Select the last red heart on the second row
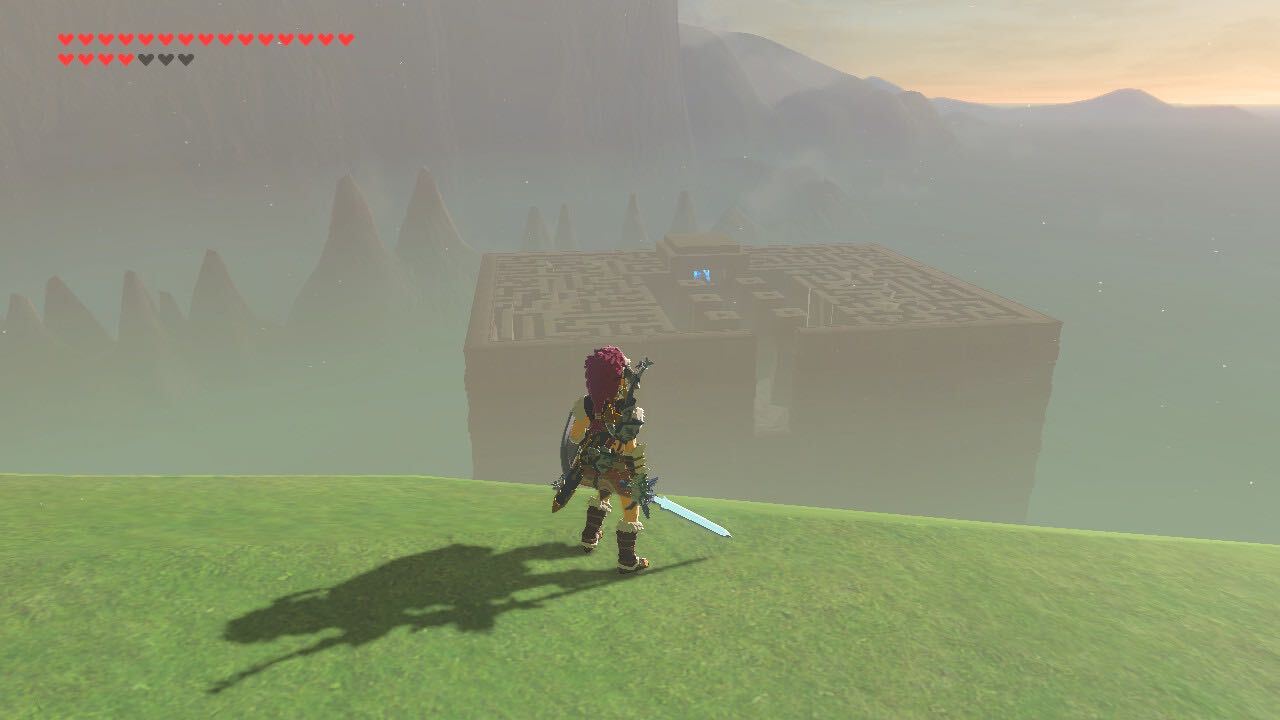 pyautogui.click(x=127, y=58)
